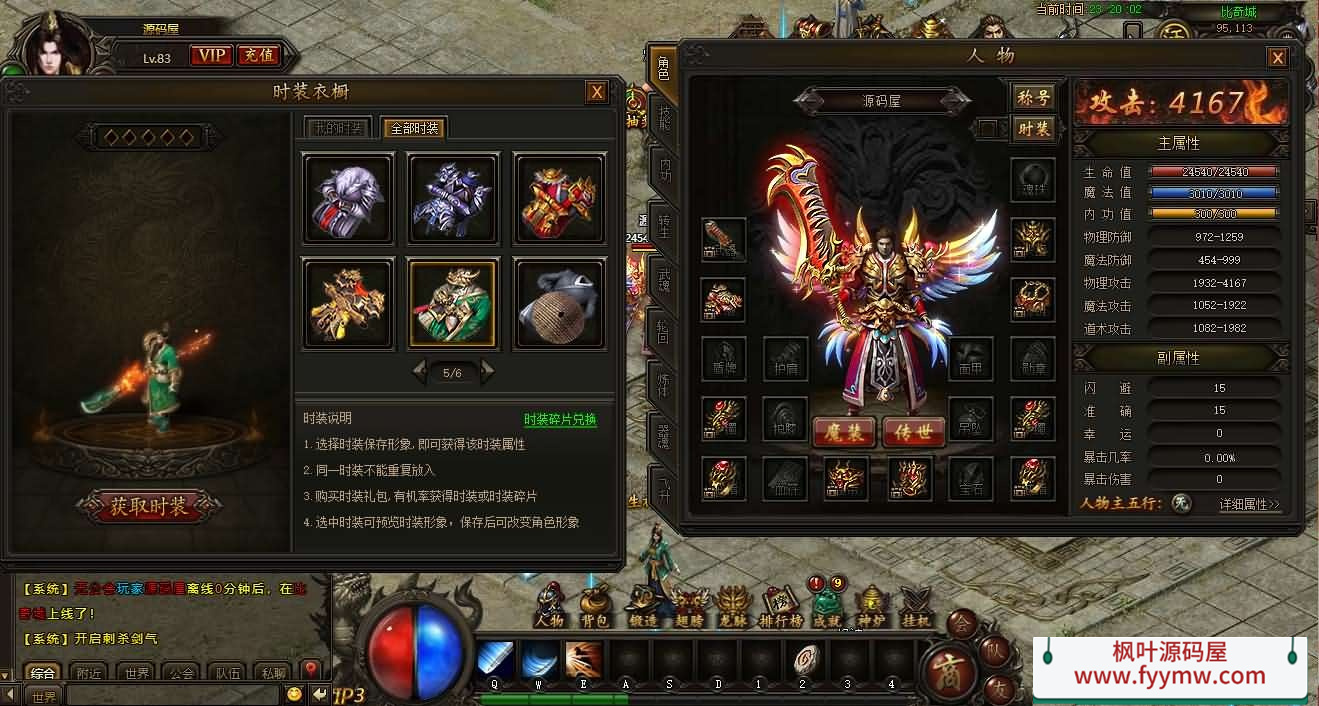Open the 时装碎片兑换 exchange link
This screenshot has height=706, width=1319.
(560, 420)
